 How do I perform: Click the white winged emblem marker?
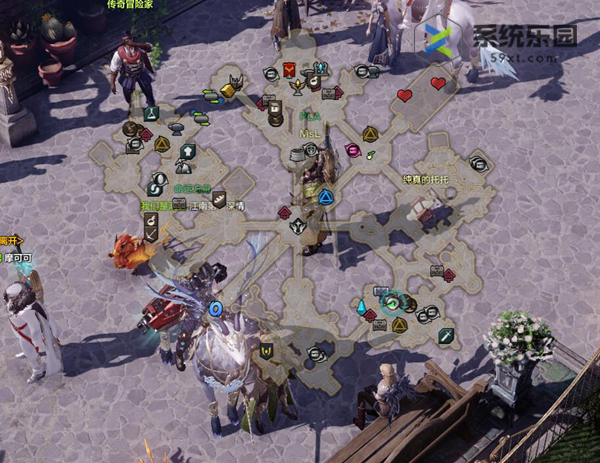pos(297,226)
